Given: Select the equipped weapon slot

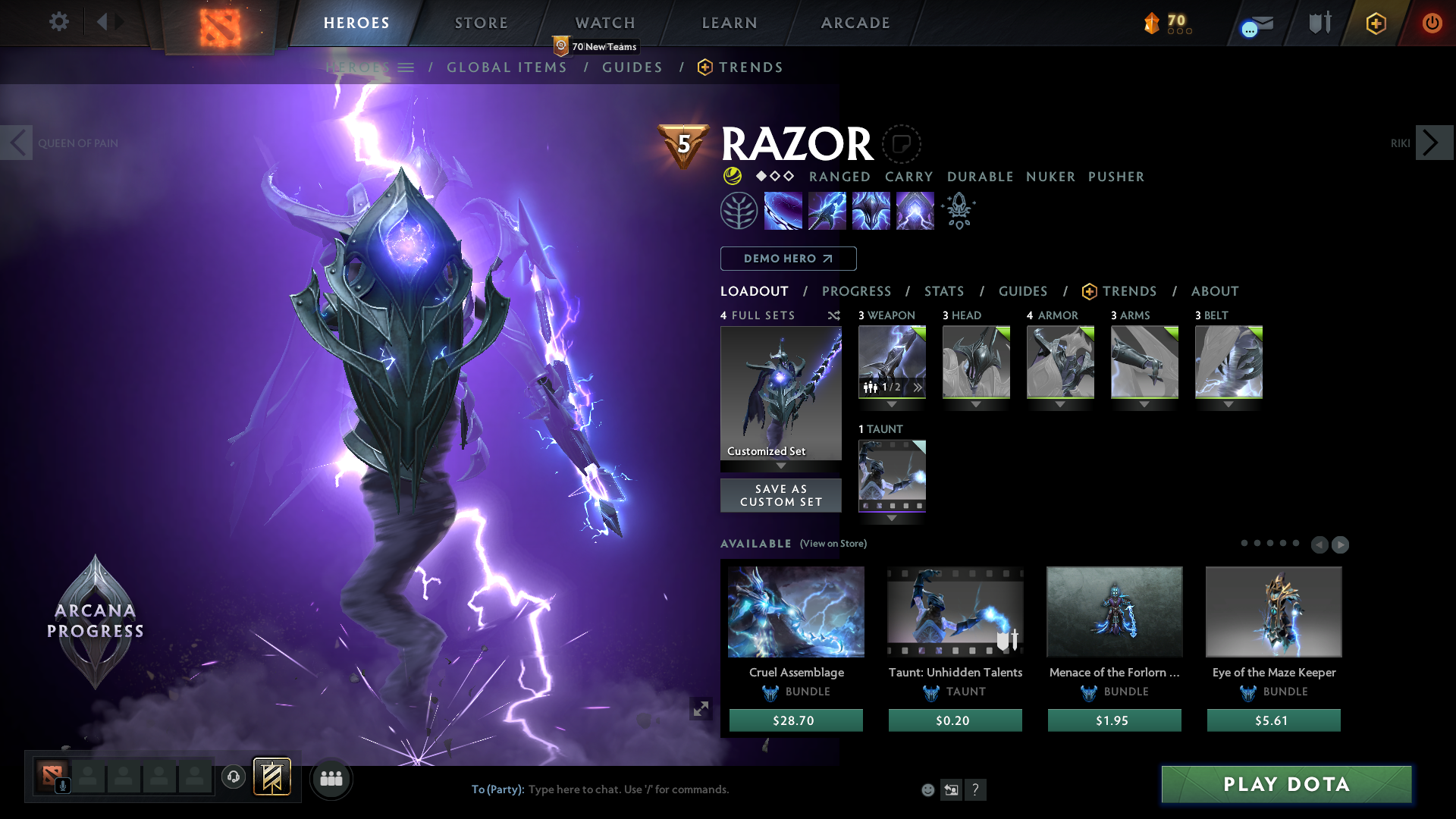Looking at the screenshot, I should (892, 362).
